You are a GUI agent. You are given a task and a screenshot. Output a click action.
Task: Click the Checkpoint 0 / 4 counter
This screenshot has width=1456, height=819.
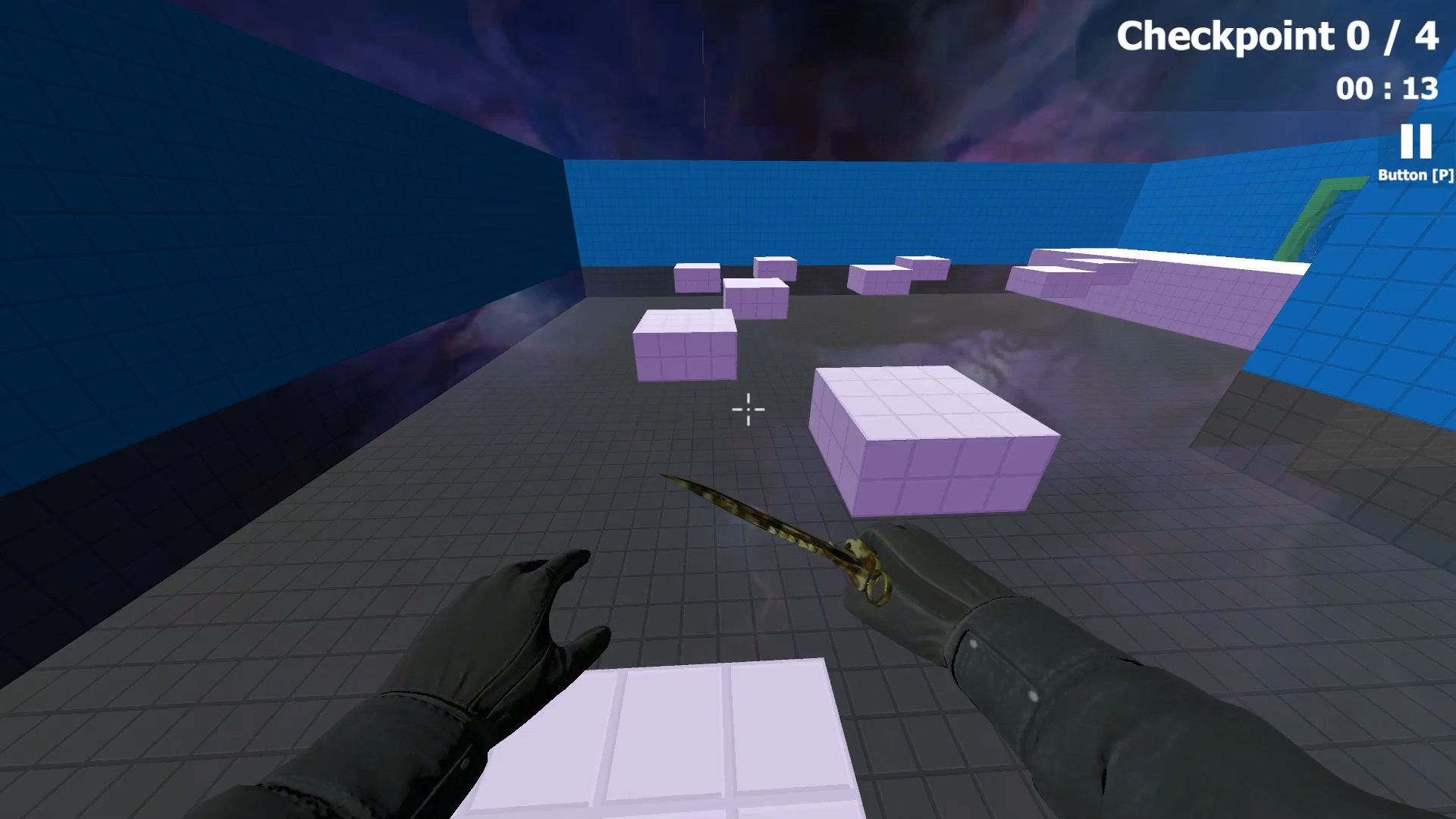point(1277,36)
